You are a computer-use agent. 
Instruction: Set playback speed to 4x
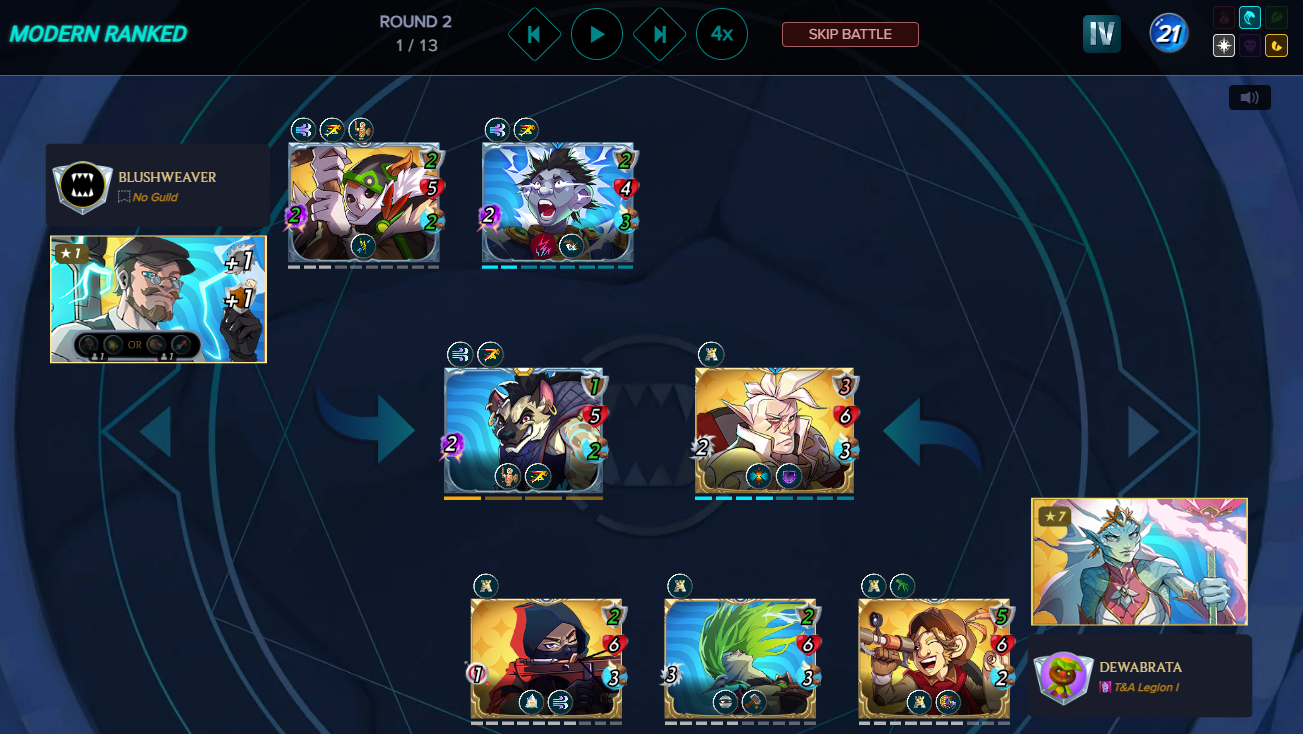click(722, 34)
